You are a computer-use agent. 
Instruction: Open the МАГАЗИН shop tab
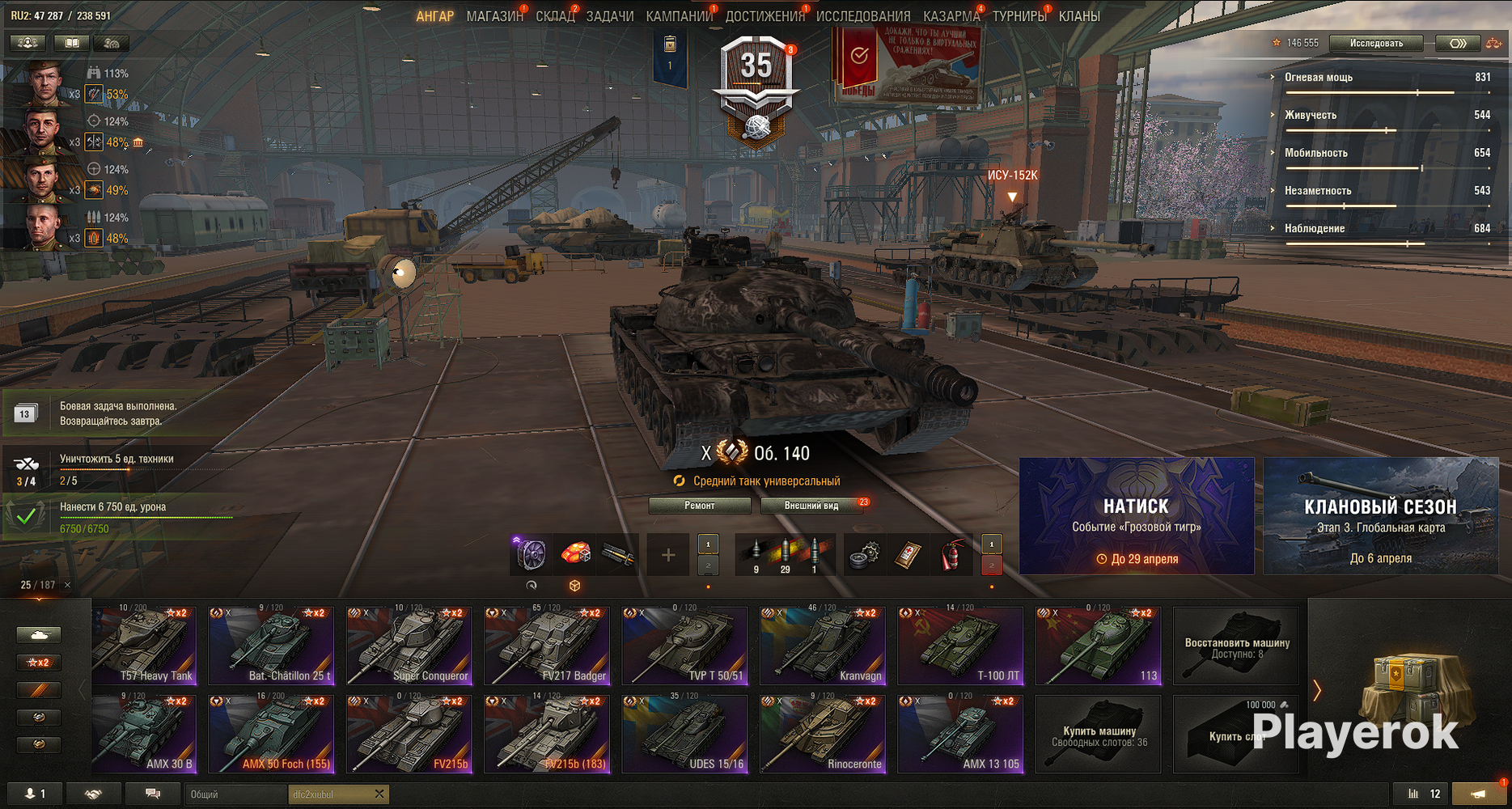click(x=494, y=16)
